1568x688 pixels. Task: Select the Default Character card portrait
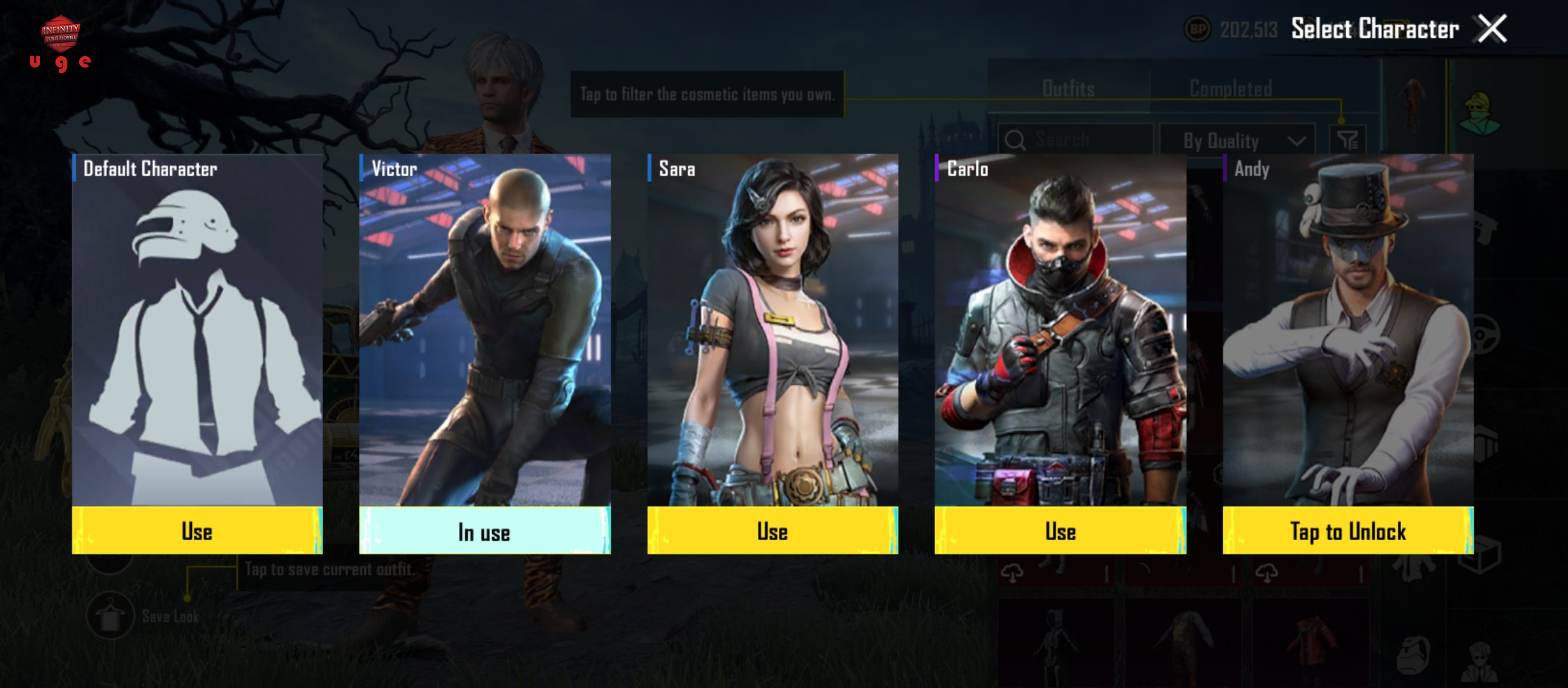coord(197,331)
